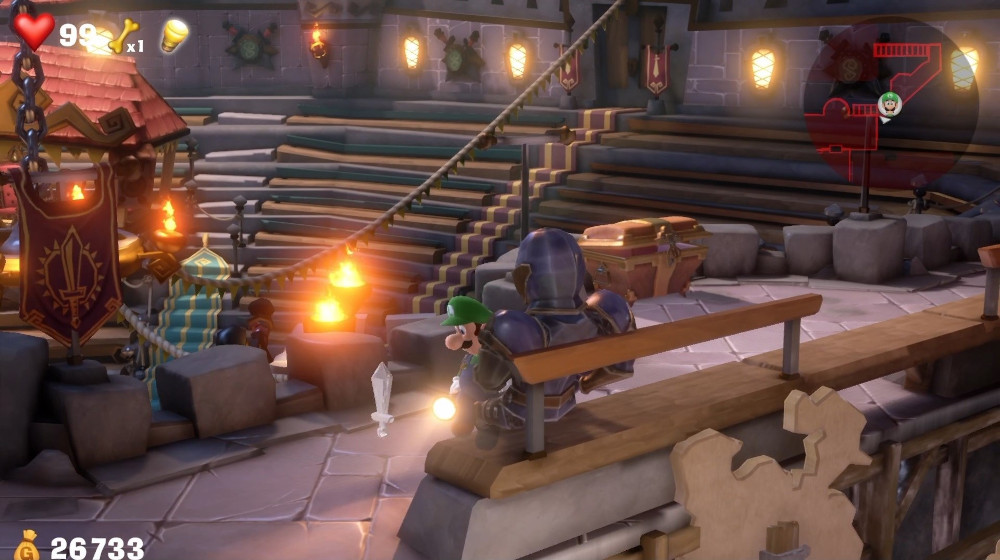Click the golden light bulb icon

click(174, 35)
